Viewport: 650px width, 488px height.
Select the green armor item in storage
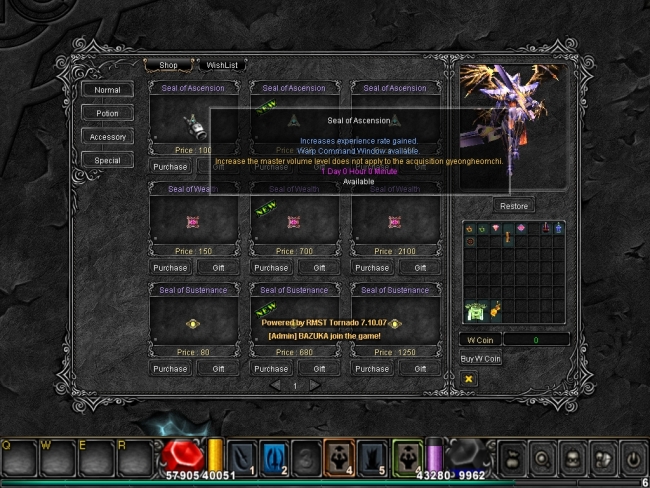click(473, 311)
